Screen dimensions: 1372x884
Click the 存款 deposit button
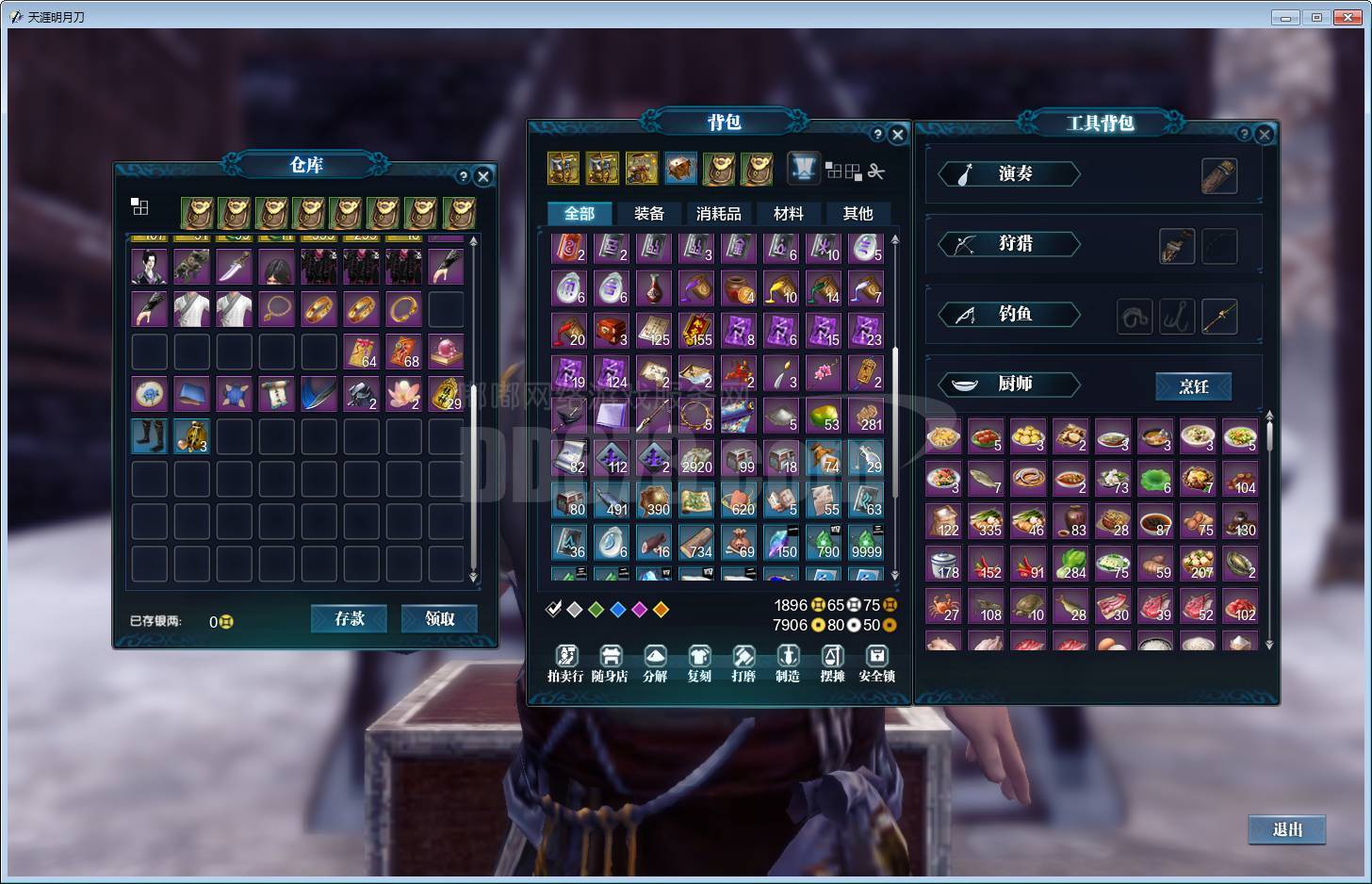(349, 619)
